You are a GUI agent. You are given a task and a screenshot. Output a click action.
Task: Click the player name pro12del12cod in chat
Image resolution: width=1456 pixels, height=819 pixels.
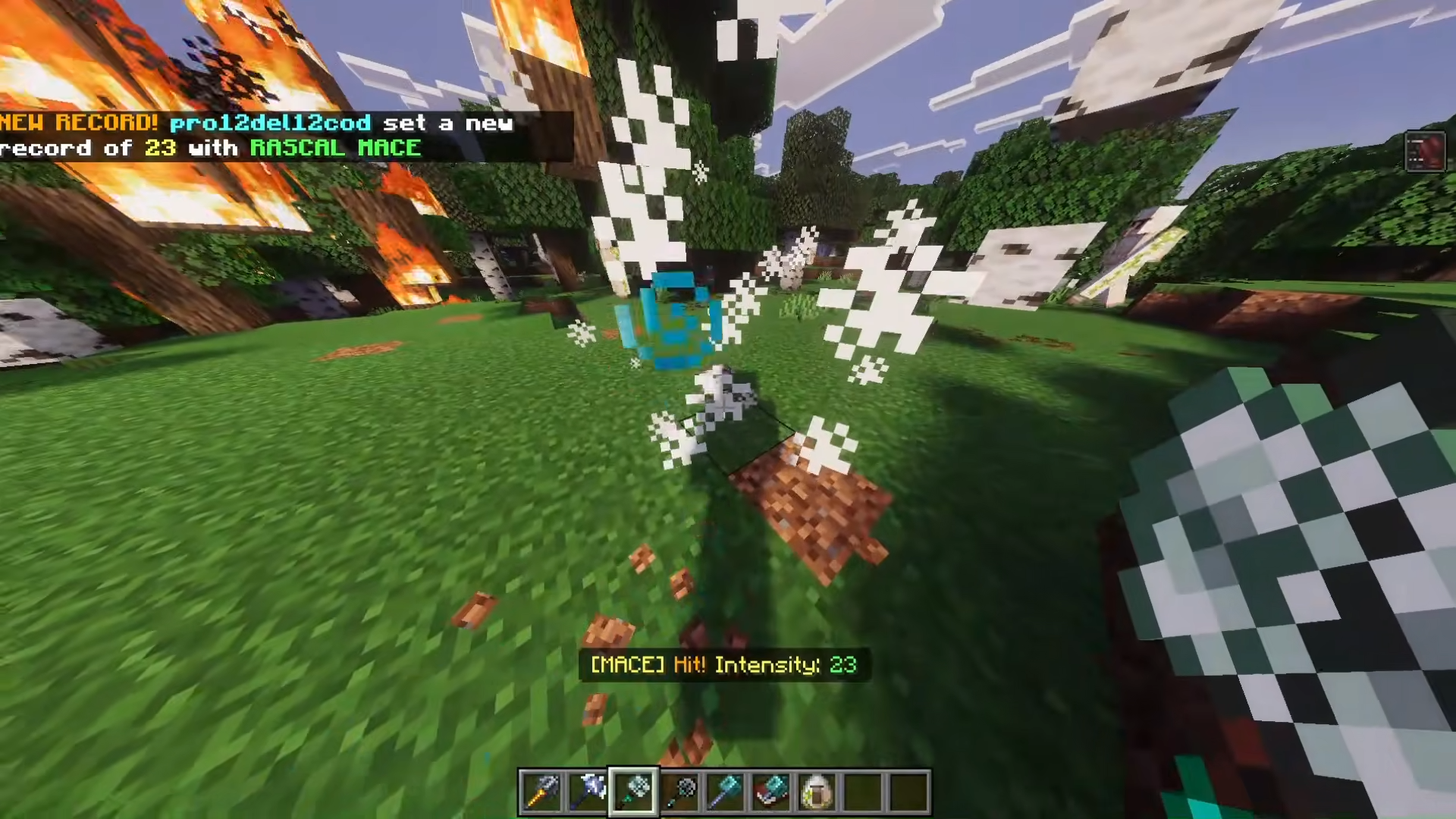point(269,123)
